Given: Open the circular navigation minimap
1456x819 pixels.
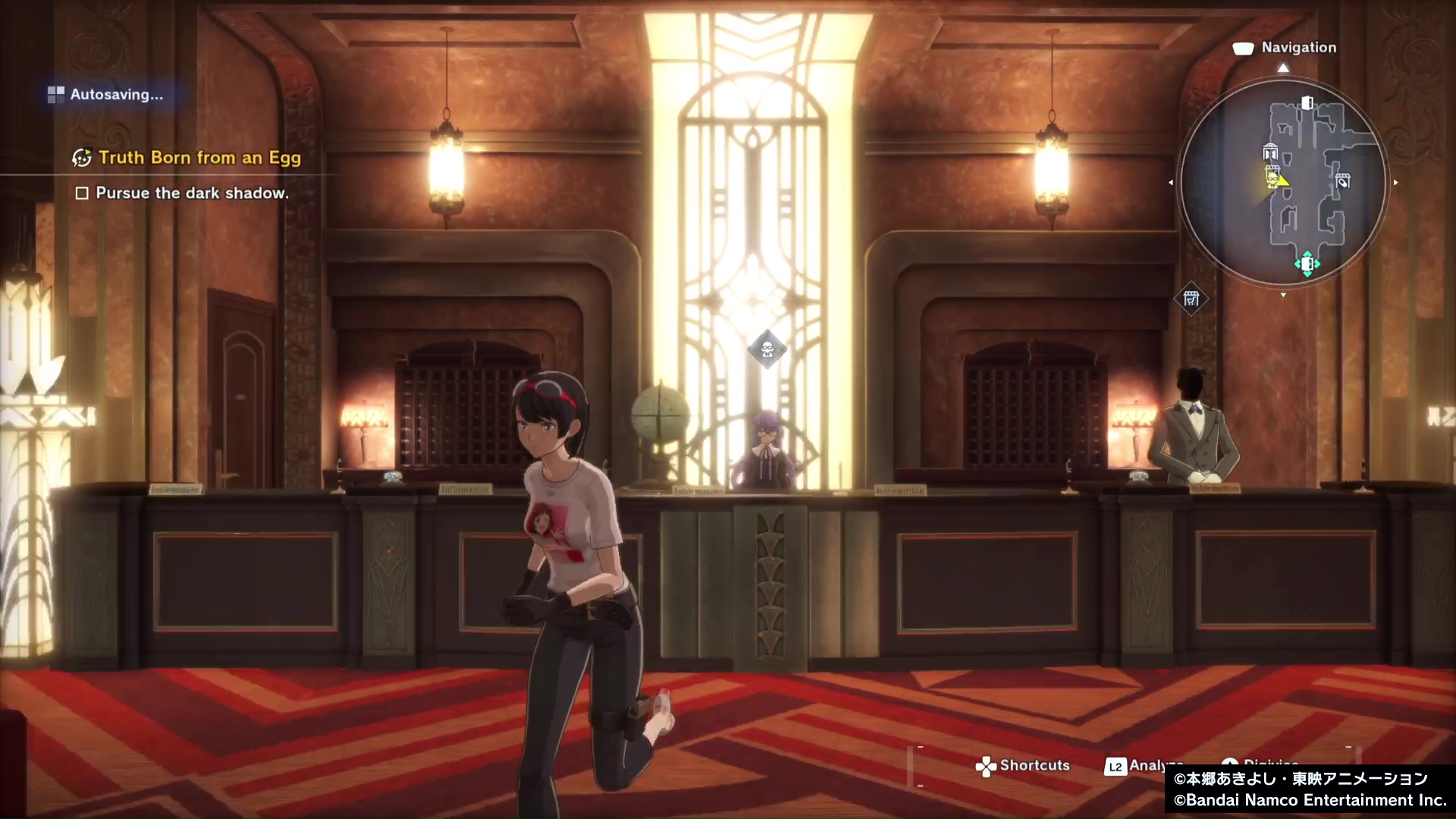Looking at the screenshot, I should (1283, 183).
